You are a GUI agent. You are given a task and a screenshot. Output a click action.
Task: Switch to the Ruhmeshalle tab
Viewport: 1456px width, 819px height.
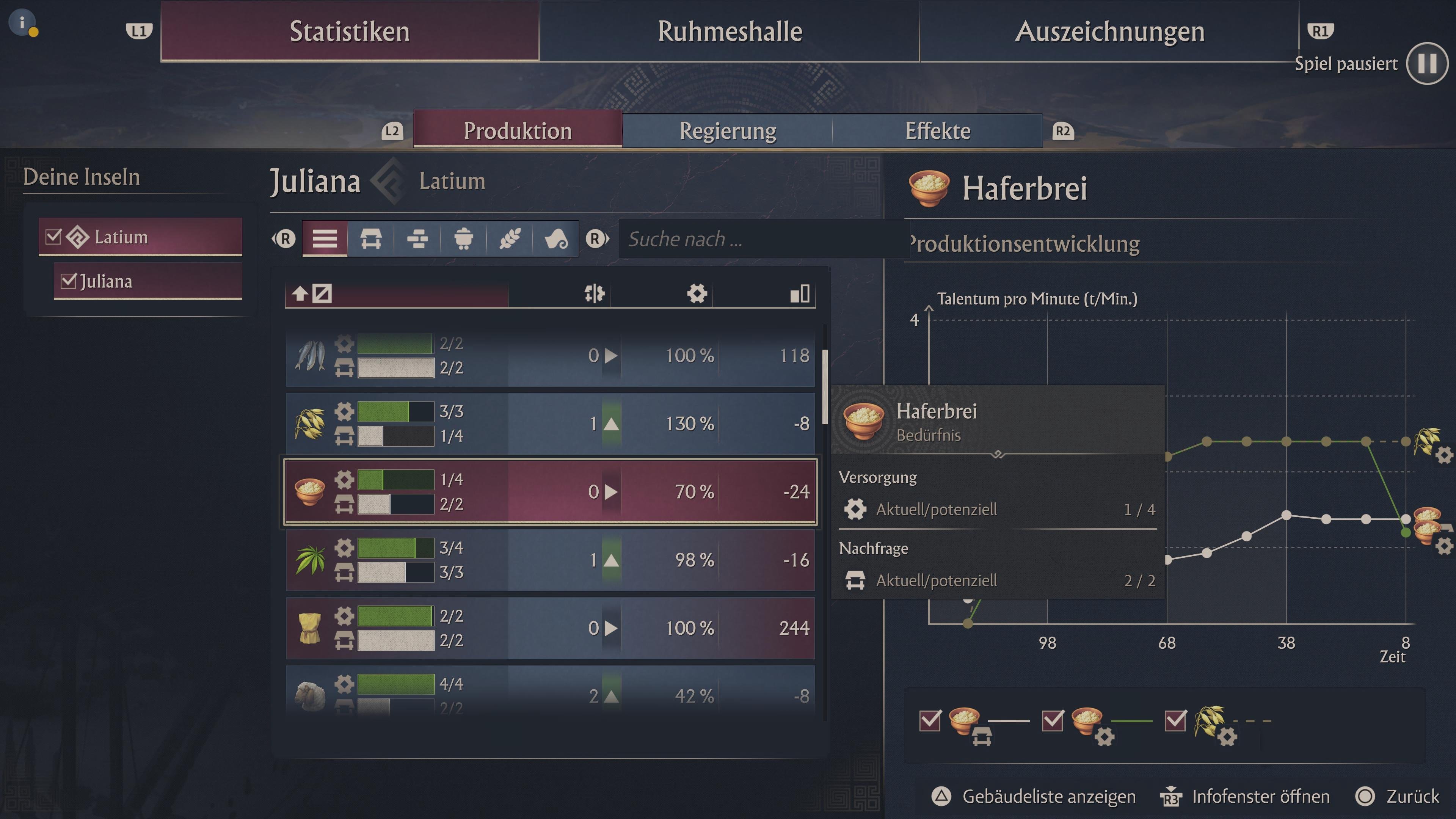pos(729,31)
